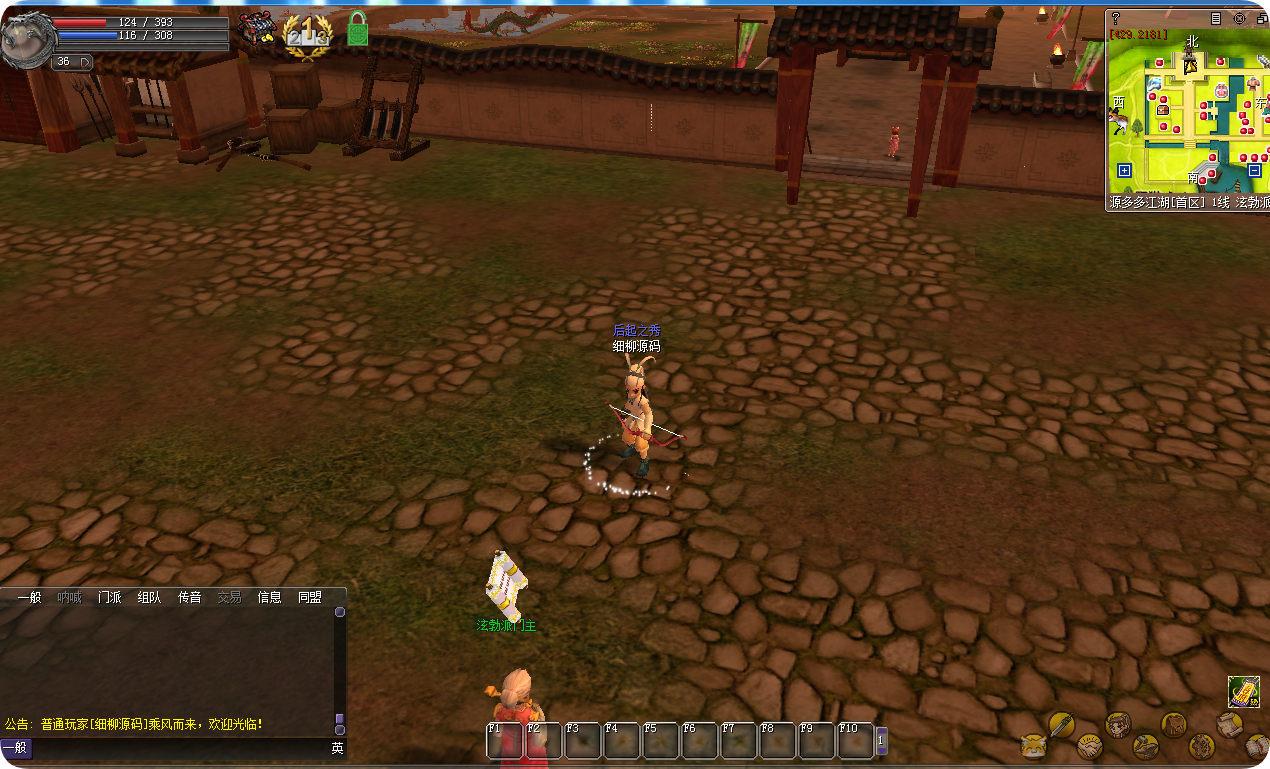Image resolution: width=1270 pixels, height=769 pixels.
Task: Click the smiling fox emote icon
Action: click(1033, 746)
